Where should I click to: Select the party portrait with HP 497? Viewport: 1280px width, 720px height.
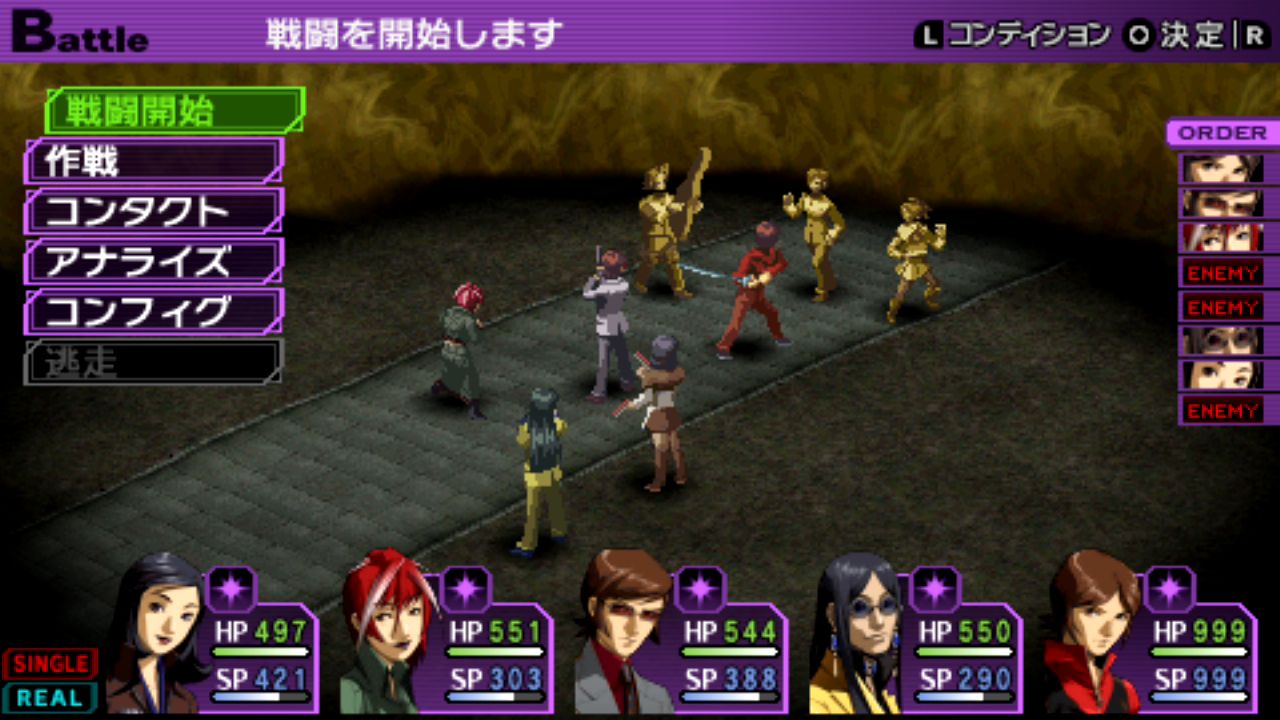coord(212,640)
